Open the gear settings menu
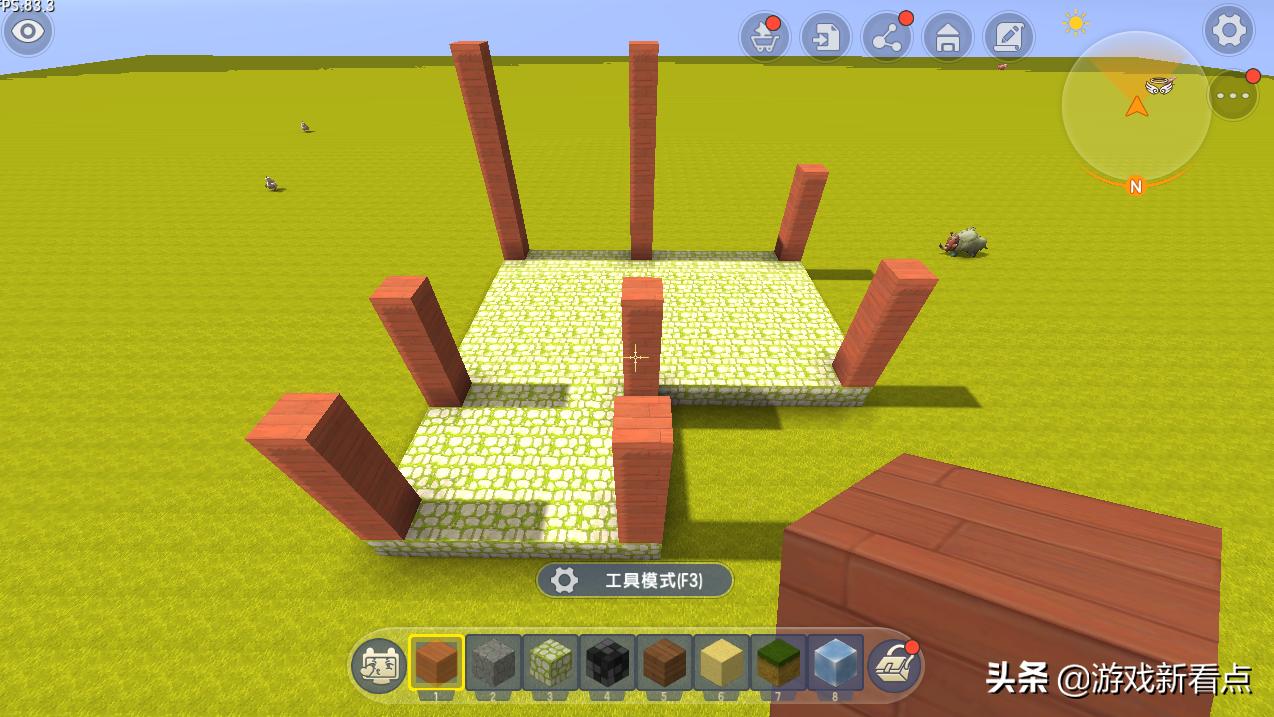This screenshot has width=1274, height=717. 1229,31
